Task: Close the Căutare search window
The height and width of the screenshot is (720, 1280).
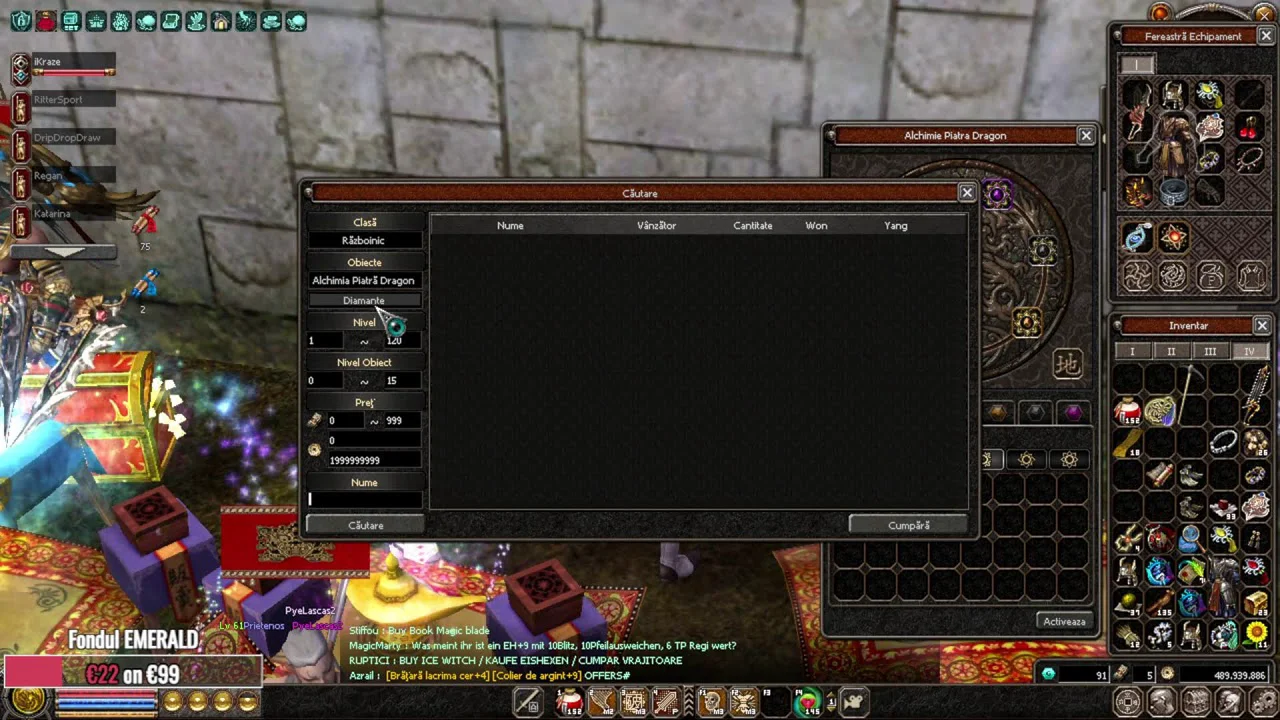Action: (966, 193)
